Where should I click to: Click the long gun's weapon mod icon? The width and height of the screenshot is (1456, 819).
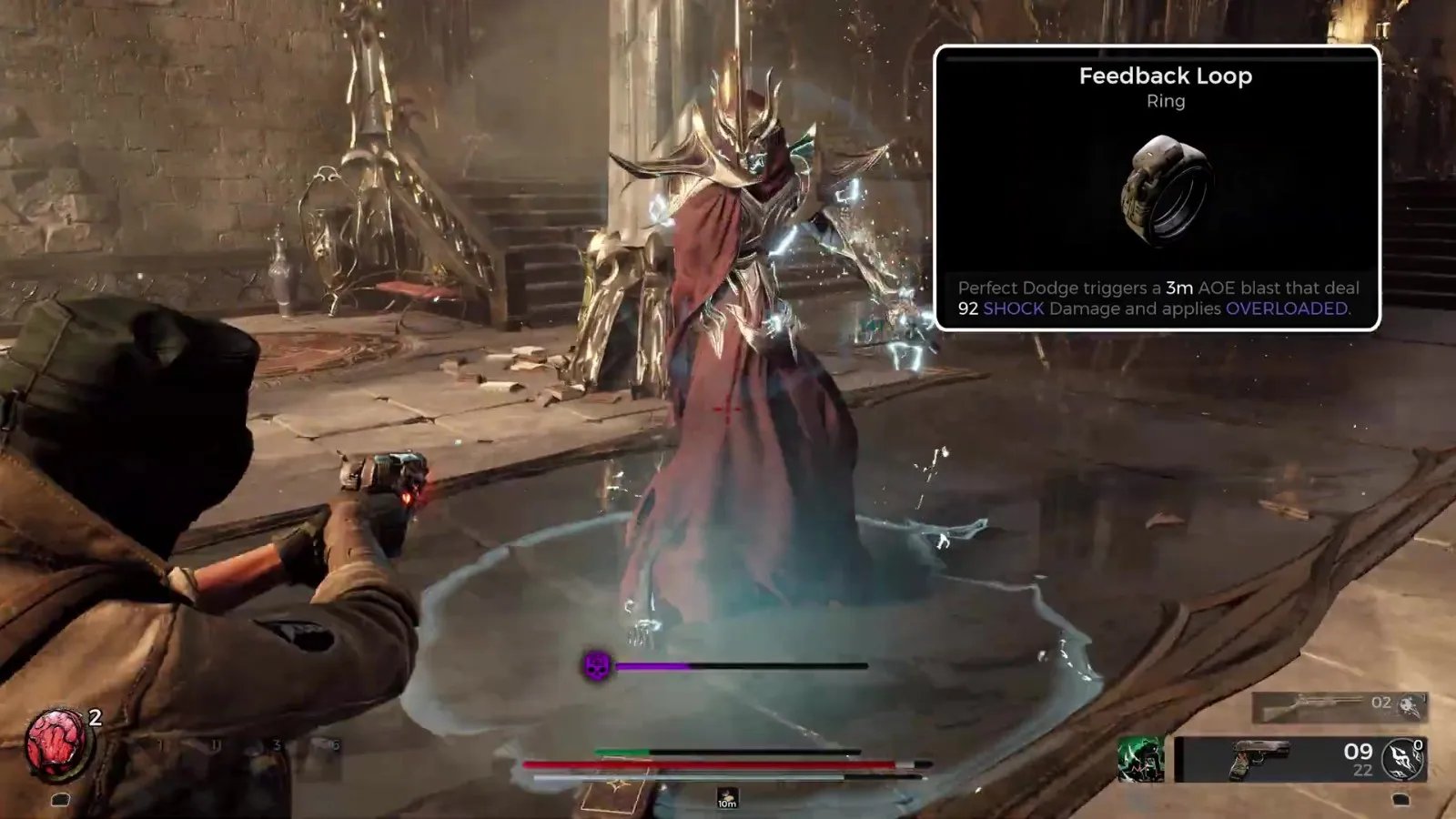[1411, 704]
